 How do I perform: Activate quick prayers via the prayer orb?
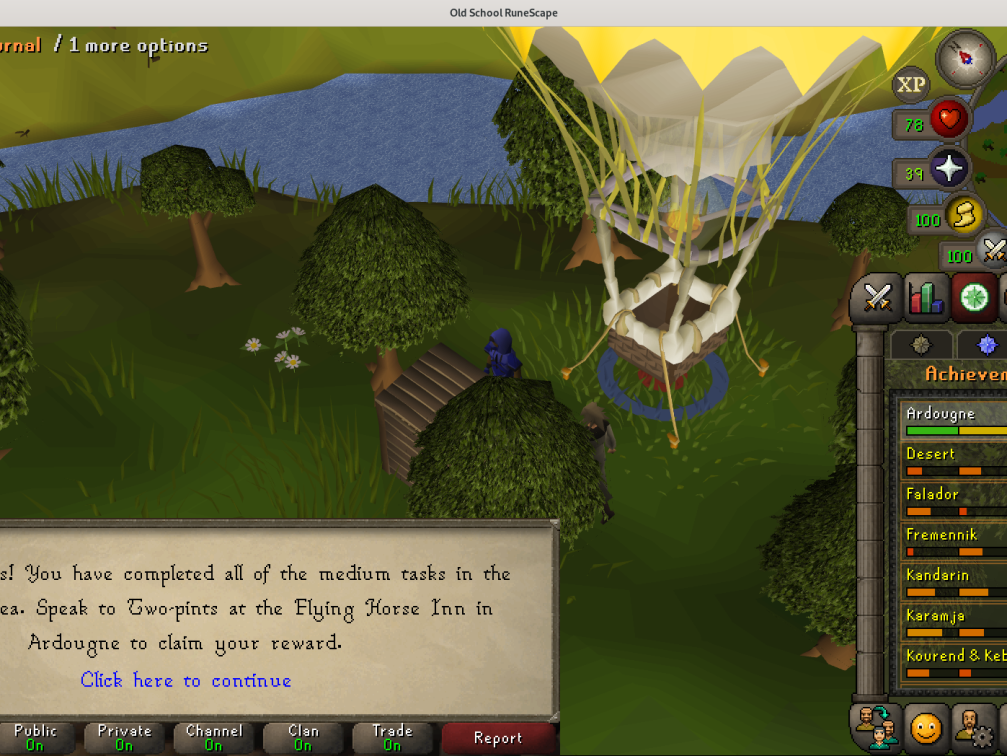pos(947,169)
